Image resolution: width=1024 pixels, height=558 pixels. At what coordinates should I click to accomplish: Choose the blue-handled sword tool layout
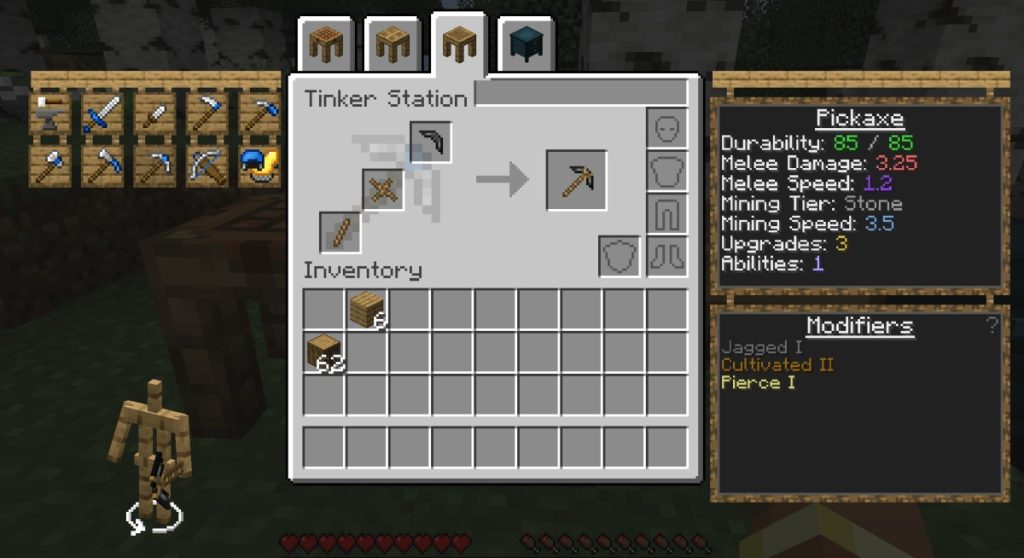click(x=103, y=115)
